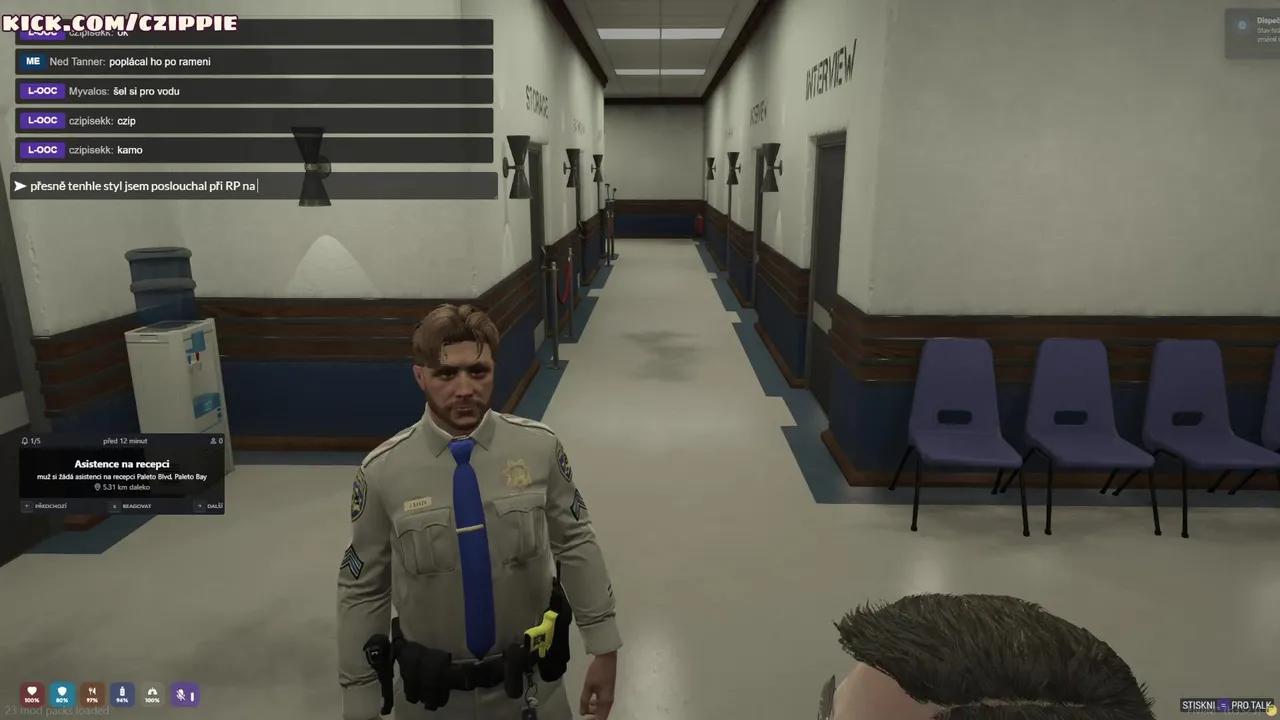Click the thirst water bottle icon

coord(122,692)
